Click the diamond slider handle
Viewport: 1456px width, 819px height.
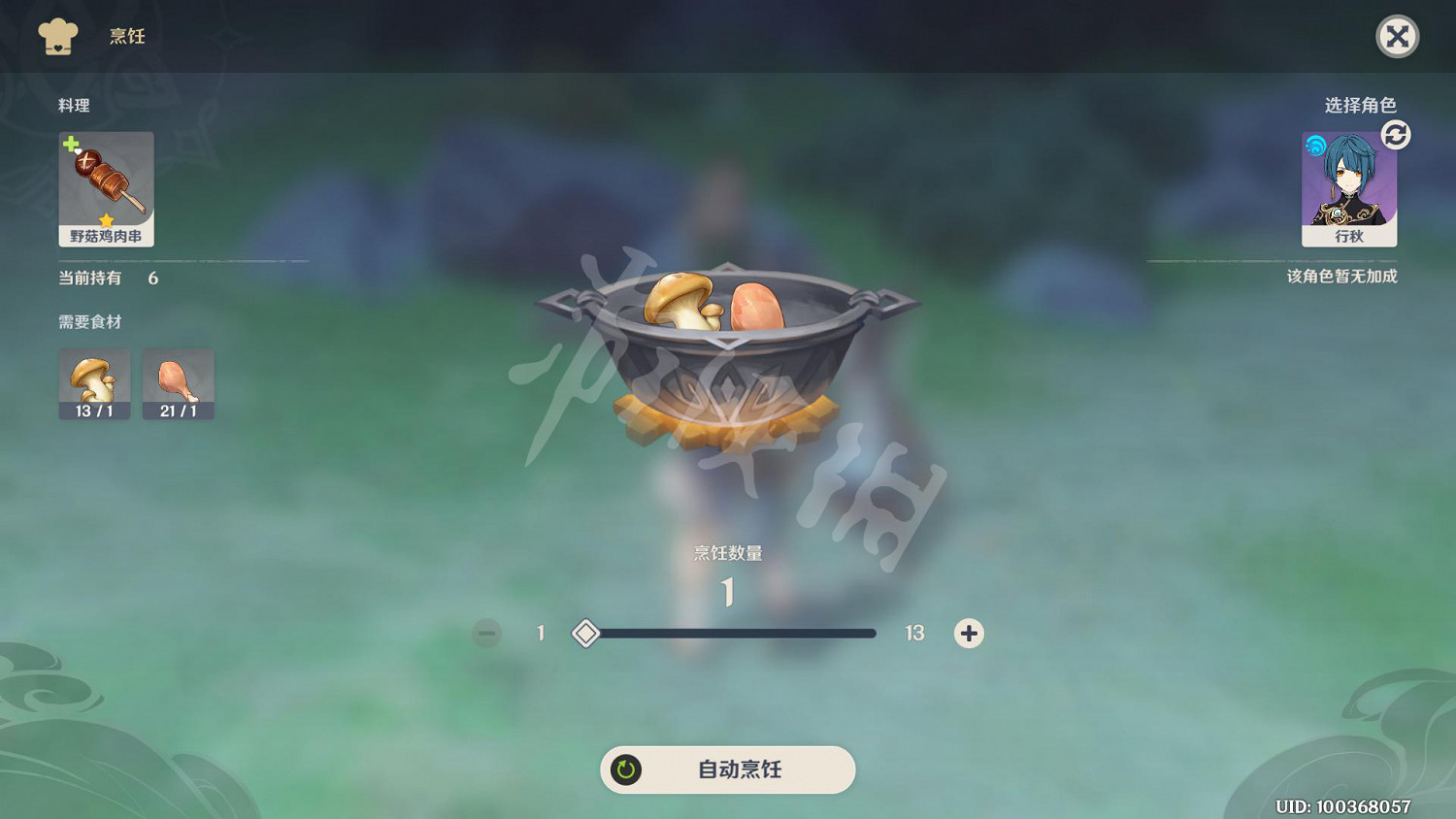[585, 633]
